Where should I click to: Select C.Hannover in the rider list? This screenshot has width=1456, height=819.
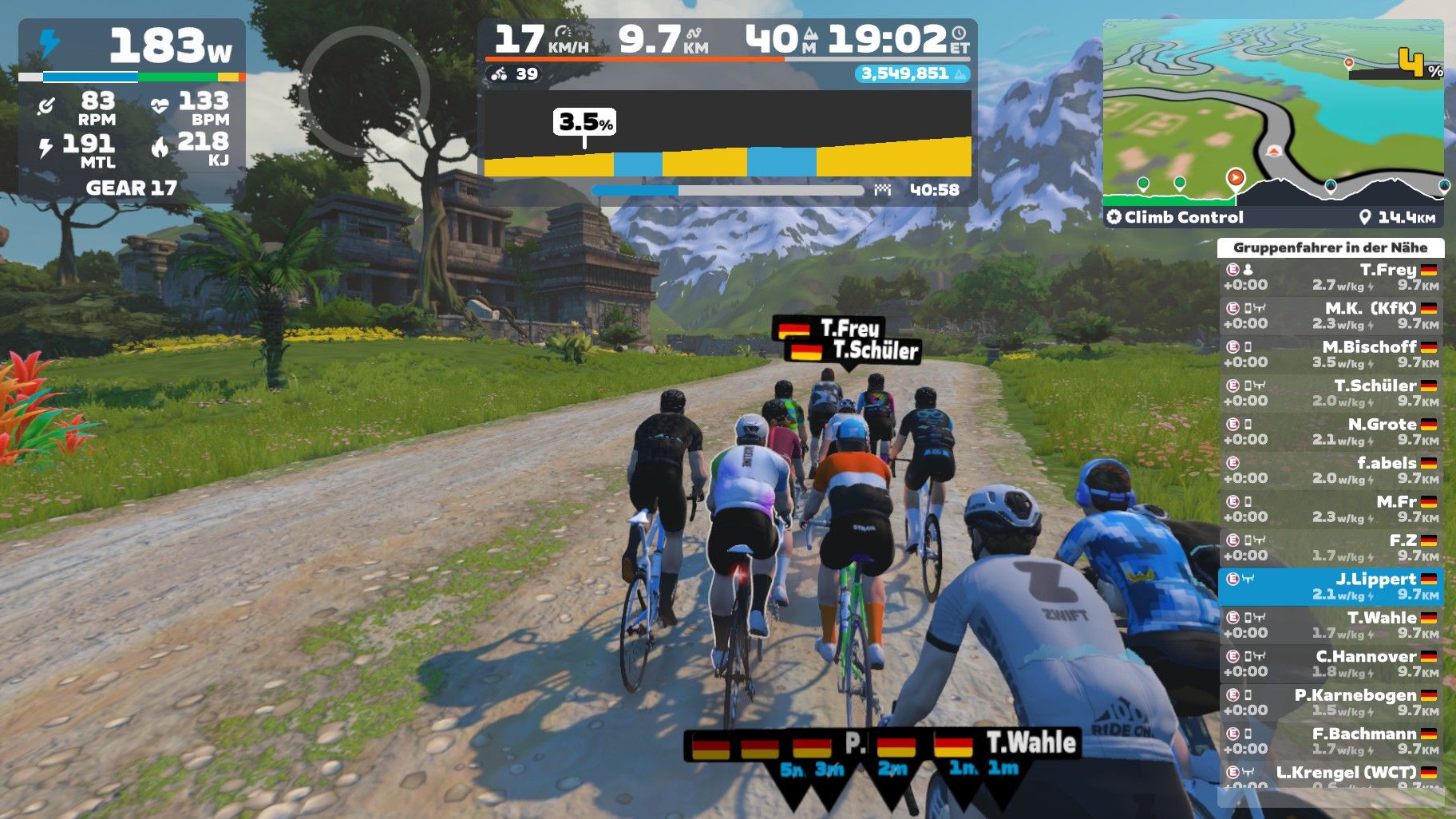[1331, 664]
